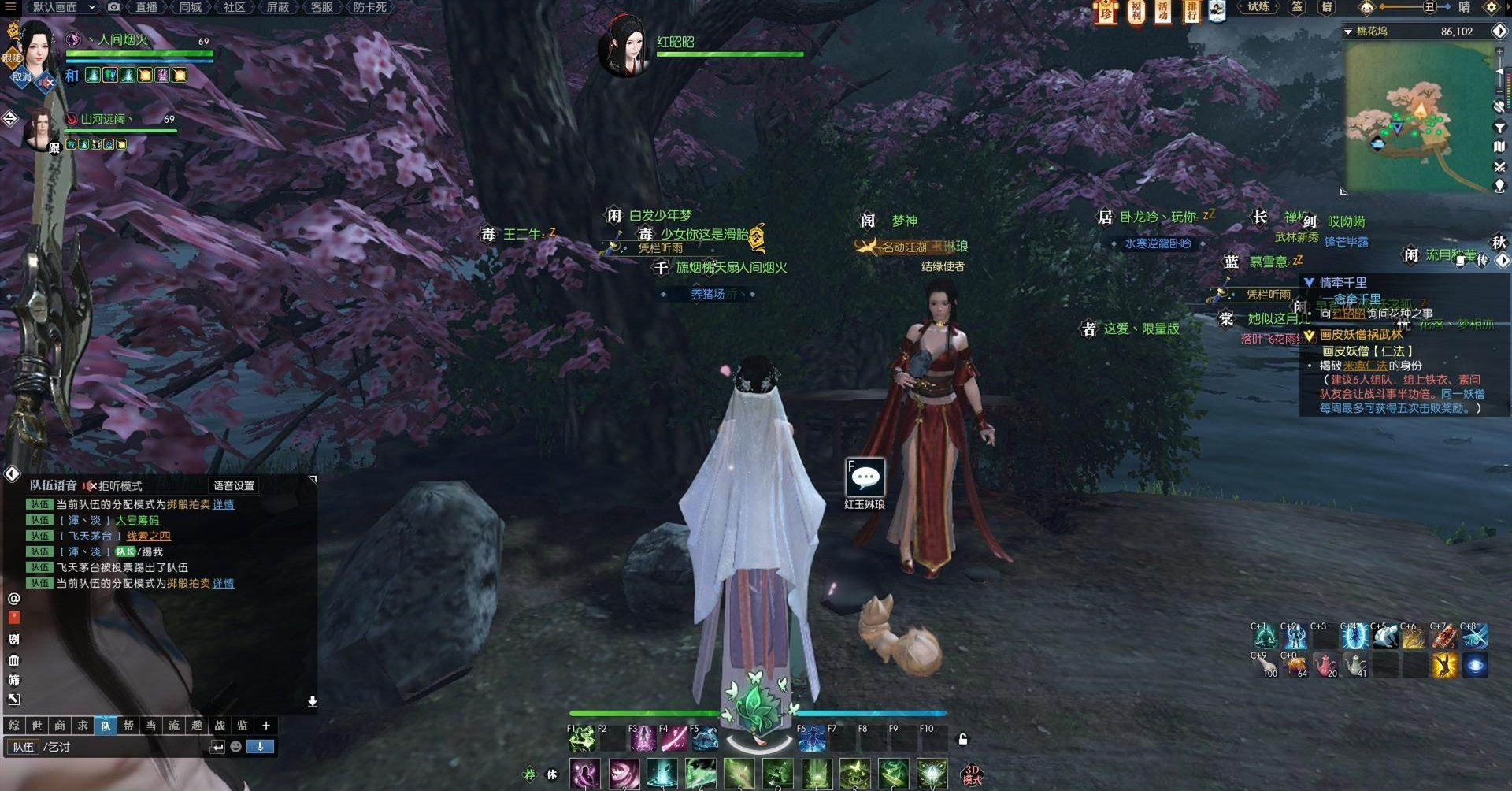Open the 排行 rankings banner
1512x791 pixels.
coord(1191,11)
